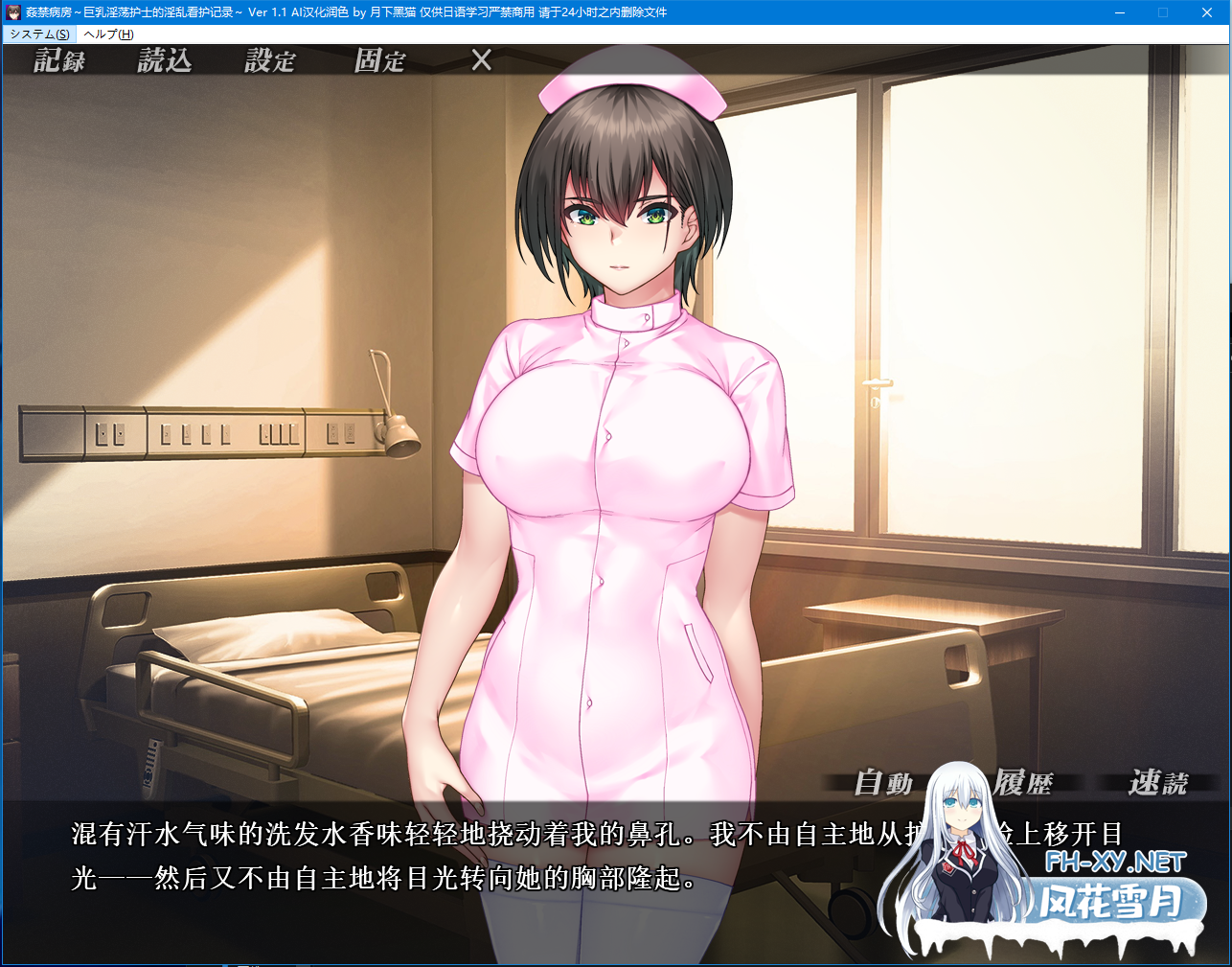Close the in-game menu with X
This screenshot has height=967, width=1232.
tap(480, 61)
